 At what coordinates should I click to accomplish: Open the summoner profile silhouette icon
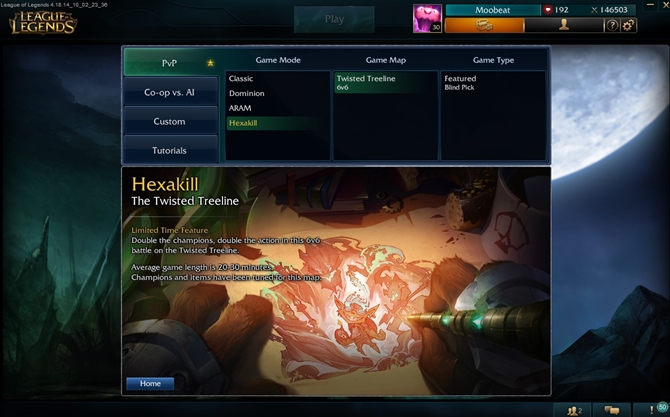[564, 25]
